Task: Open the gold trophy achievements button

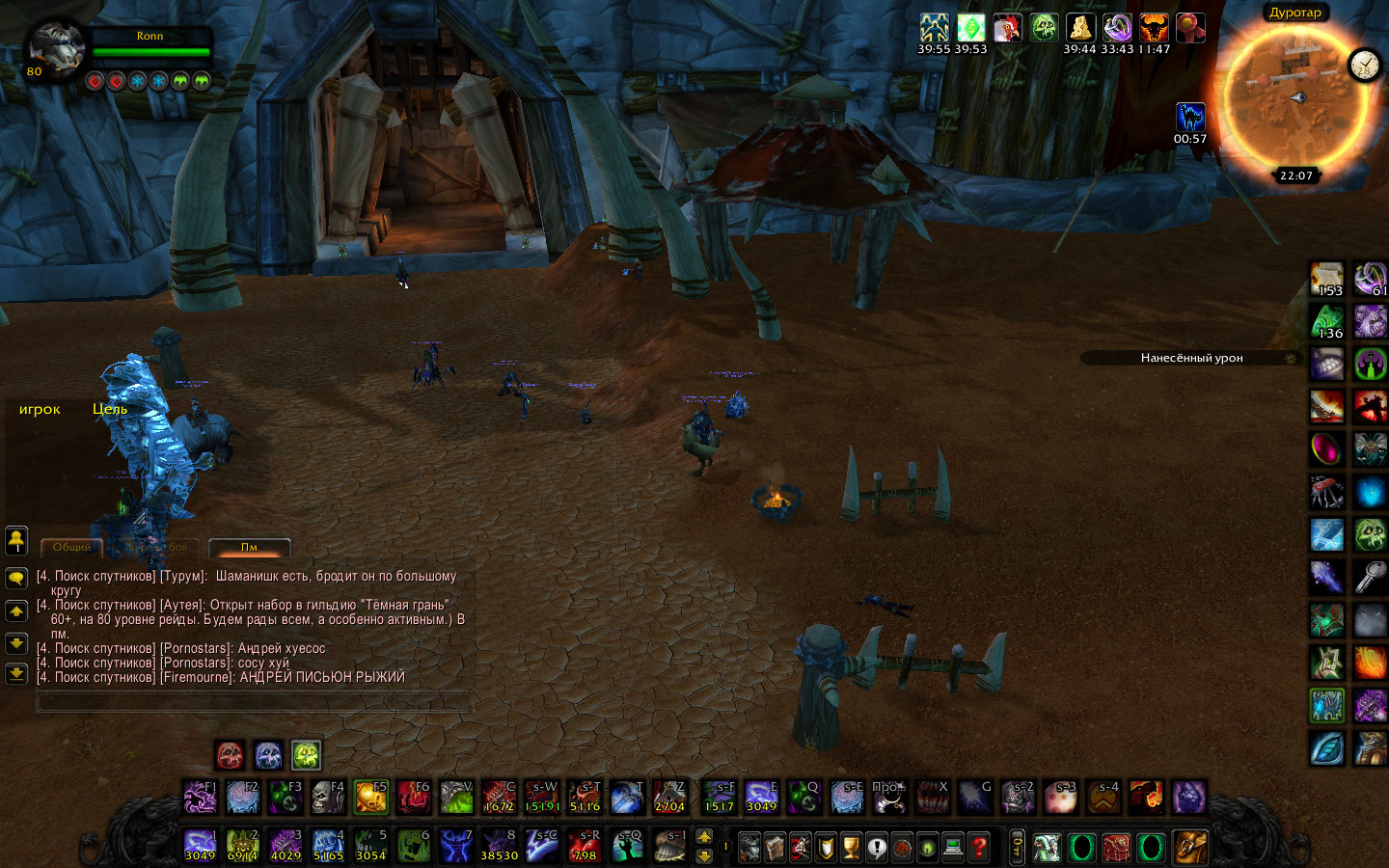Action: (x=851, y=847)
